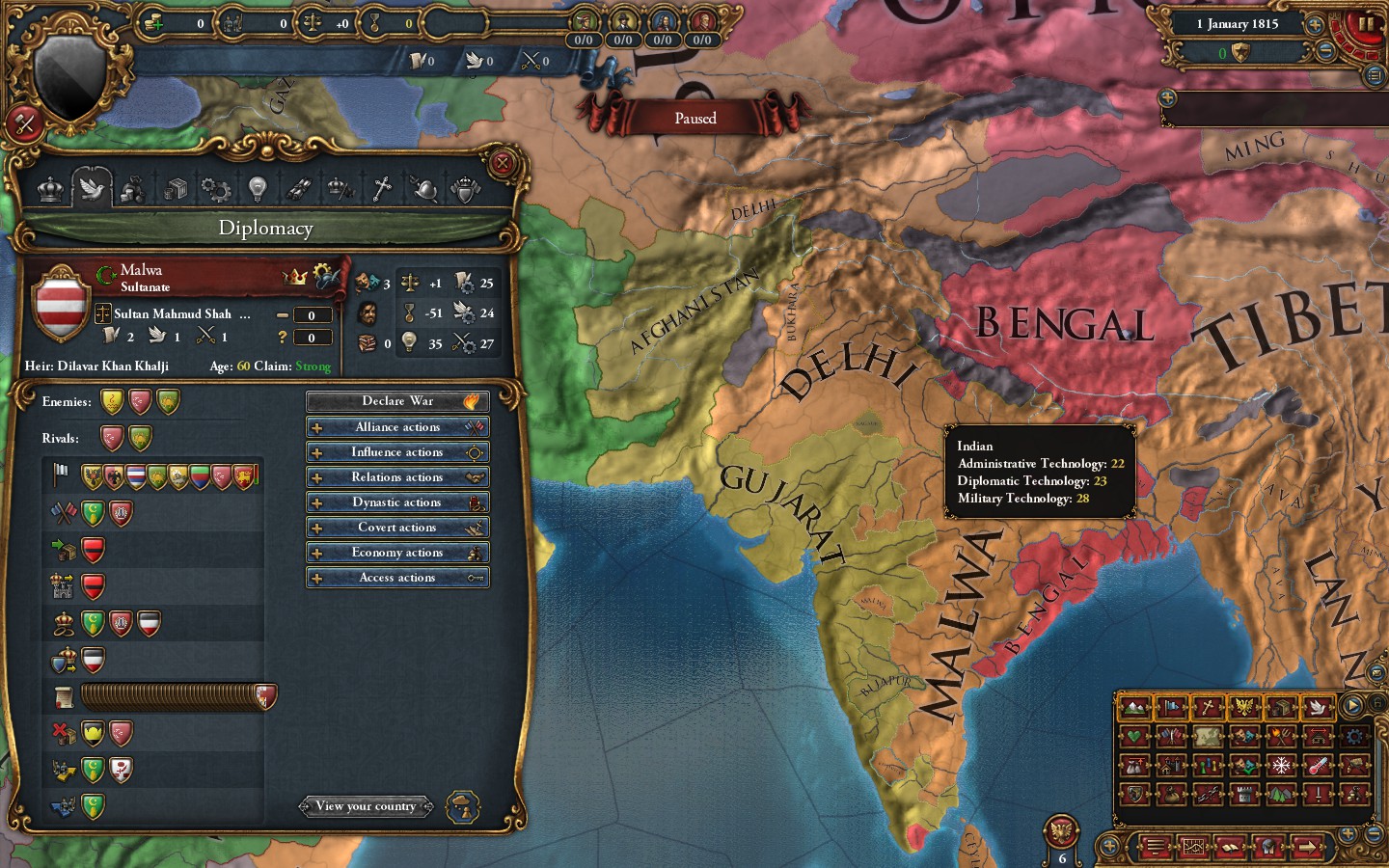This screenshot has height=868, width=1389.
Task: Switch to the political mapmode
Action: point(1170,709)
